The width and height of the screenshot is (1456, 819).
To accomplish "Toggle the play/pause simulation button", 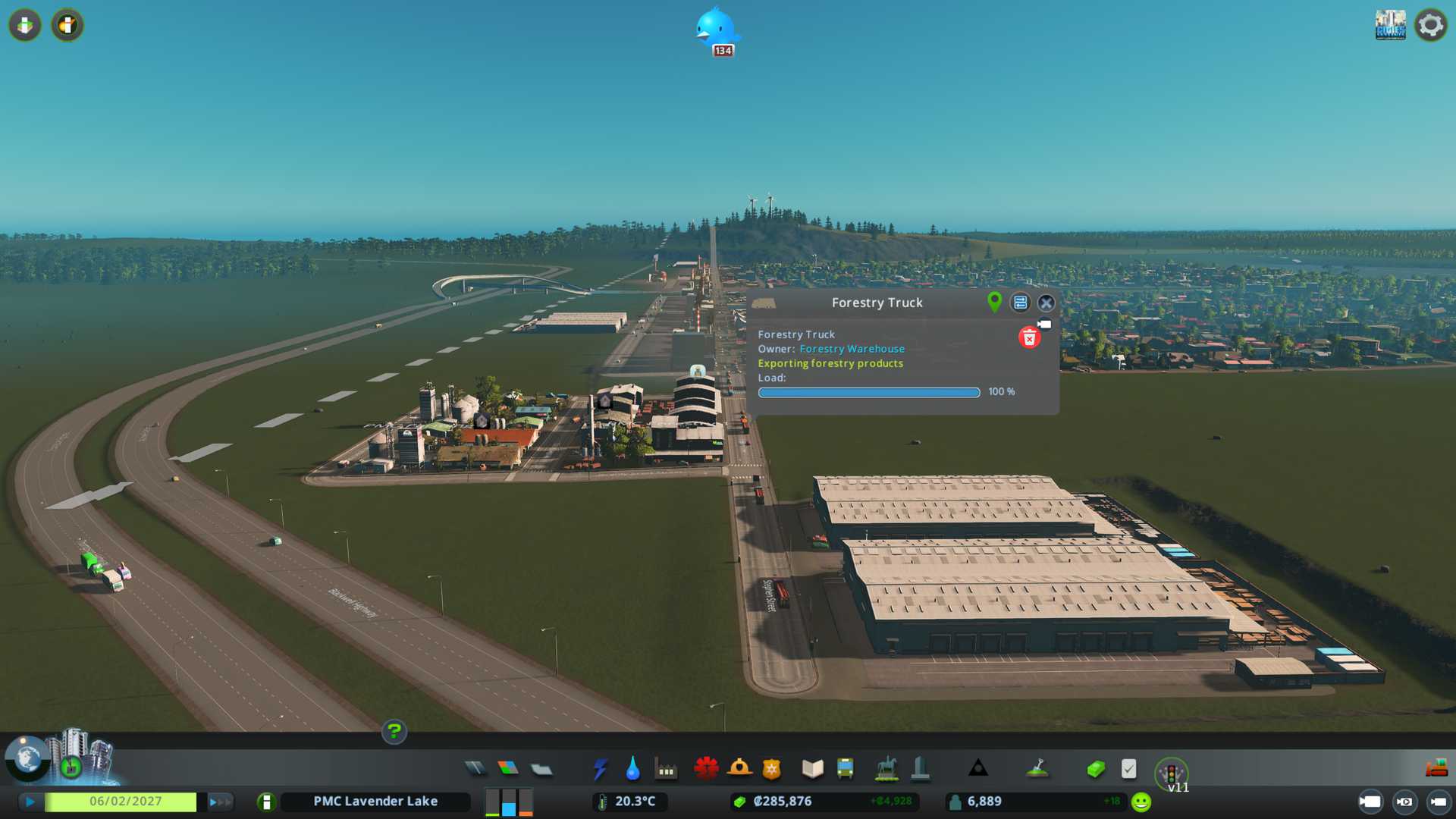I will pos(30,802).
